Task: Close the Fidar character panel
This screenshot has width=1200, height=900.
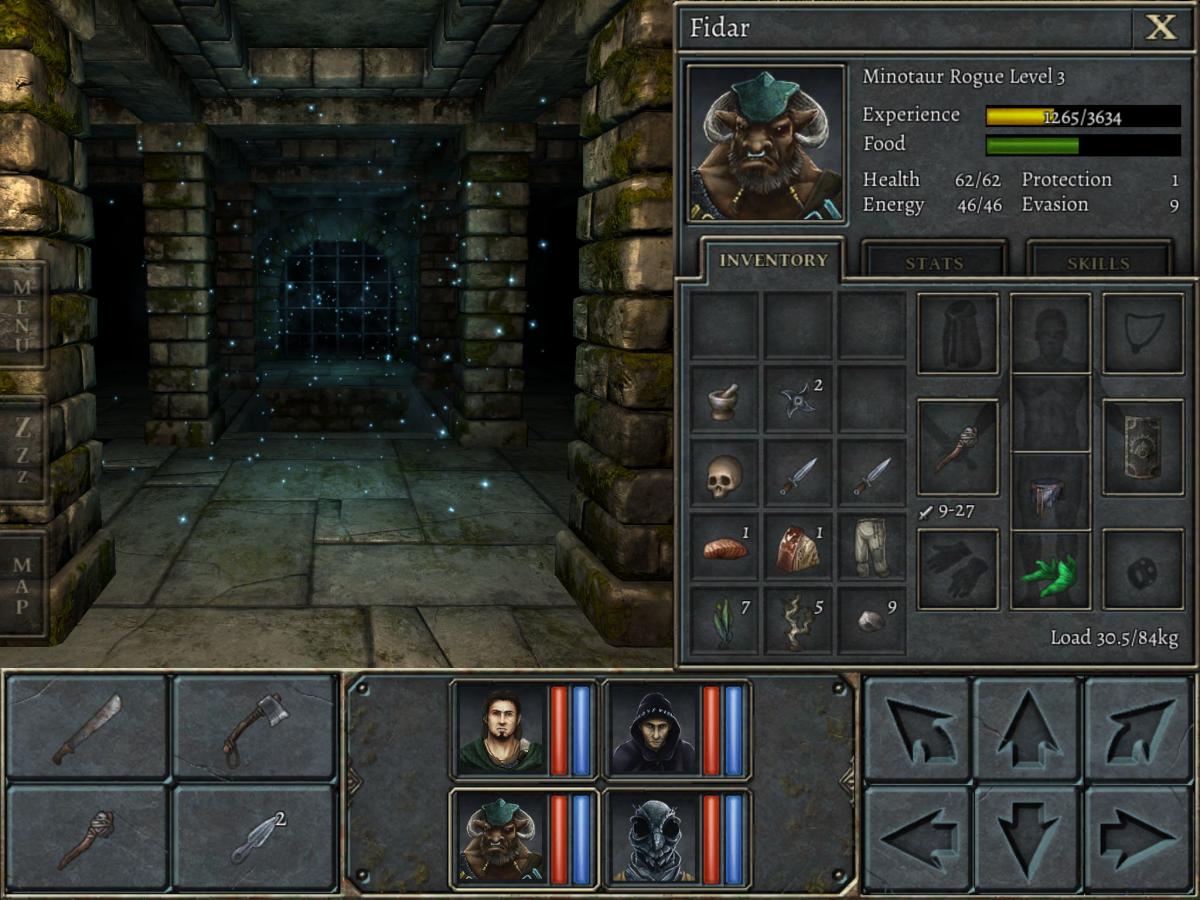Action: [x=1161, y=28]
